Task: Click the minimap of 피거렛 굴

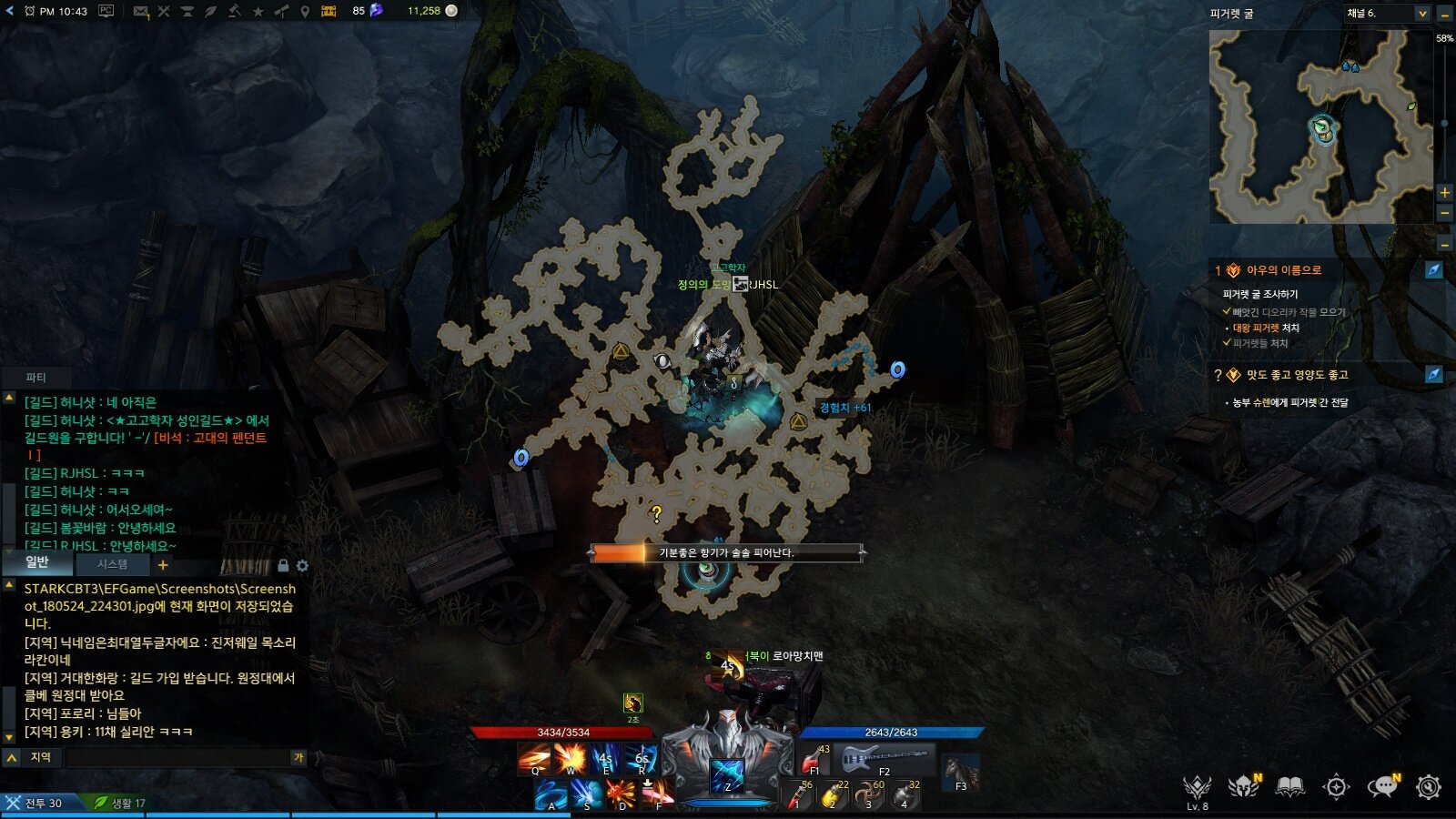Action: 1319,126
